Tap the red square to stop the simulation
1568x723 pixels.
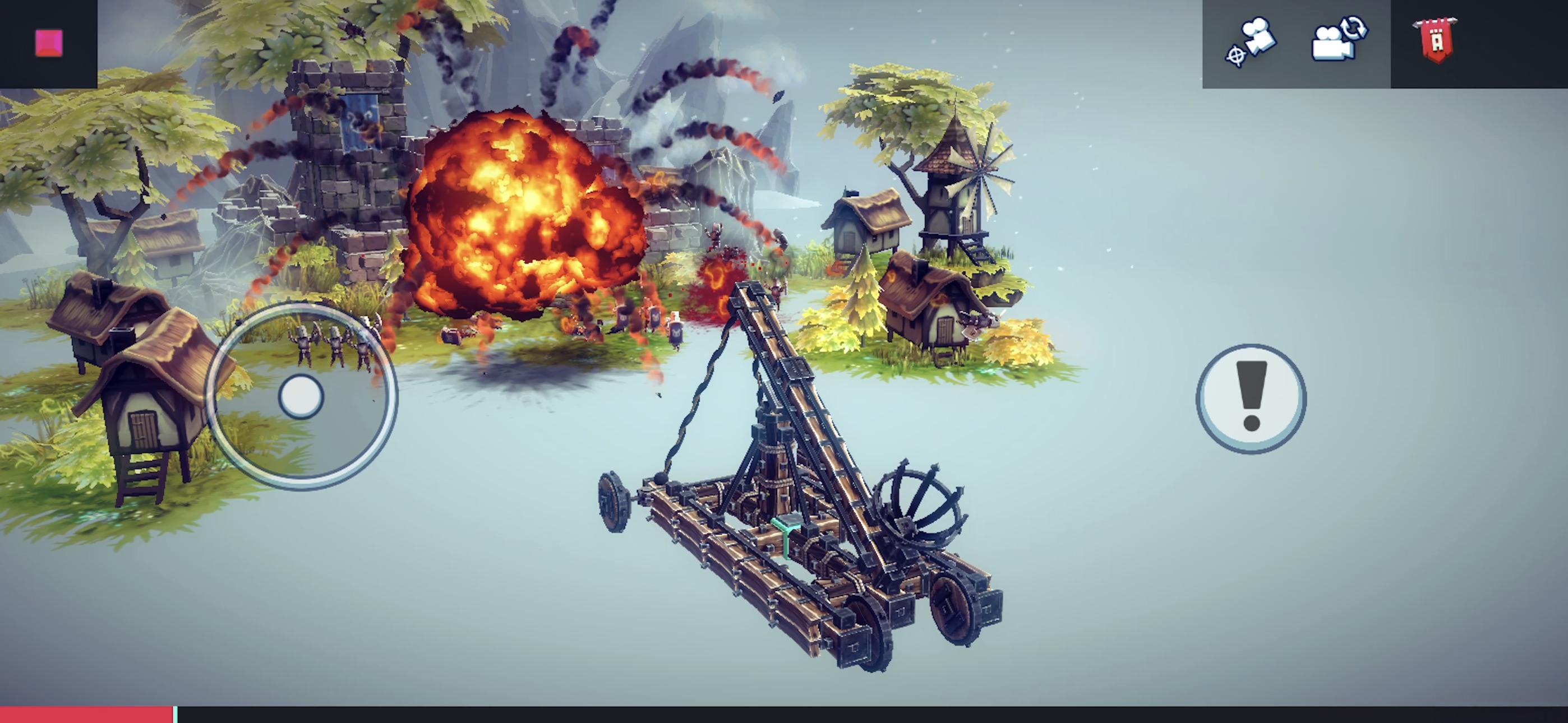[x=49, y=44]
